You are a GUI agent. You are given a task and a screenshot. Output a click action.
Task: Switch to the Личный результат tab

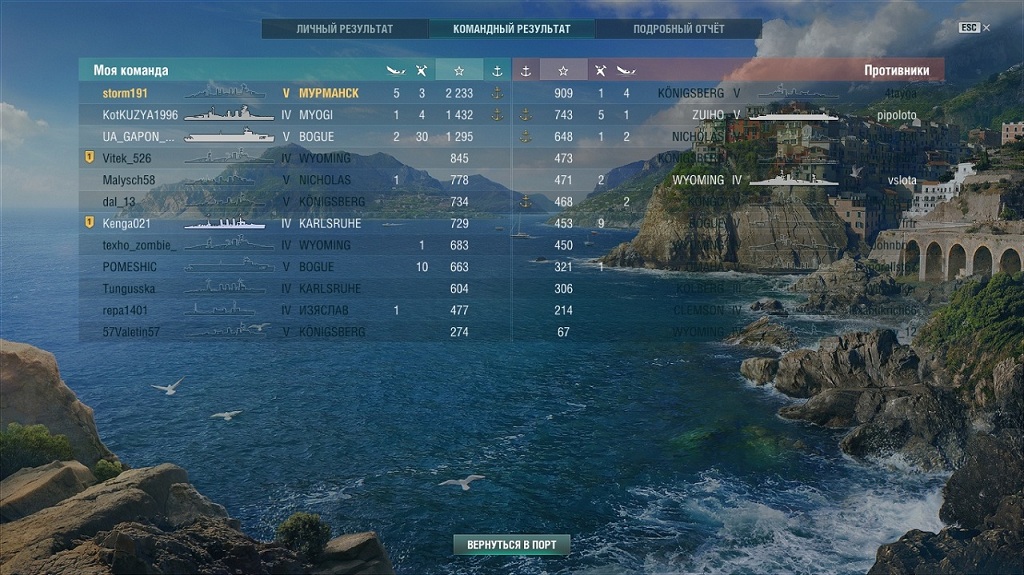(345, 29)
